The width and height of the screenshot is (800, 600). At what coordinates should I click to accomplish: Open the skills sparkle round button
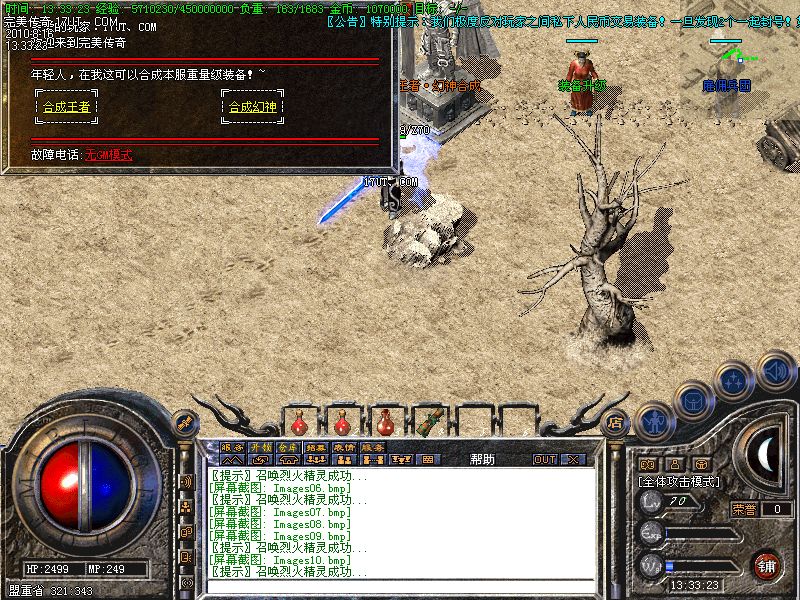coord(735,380)
